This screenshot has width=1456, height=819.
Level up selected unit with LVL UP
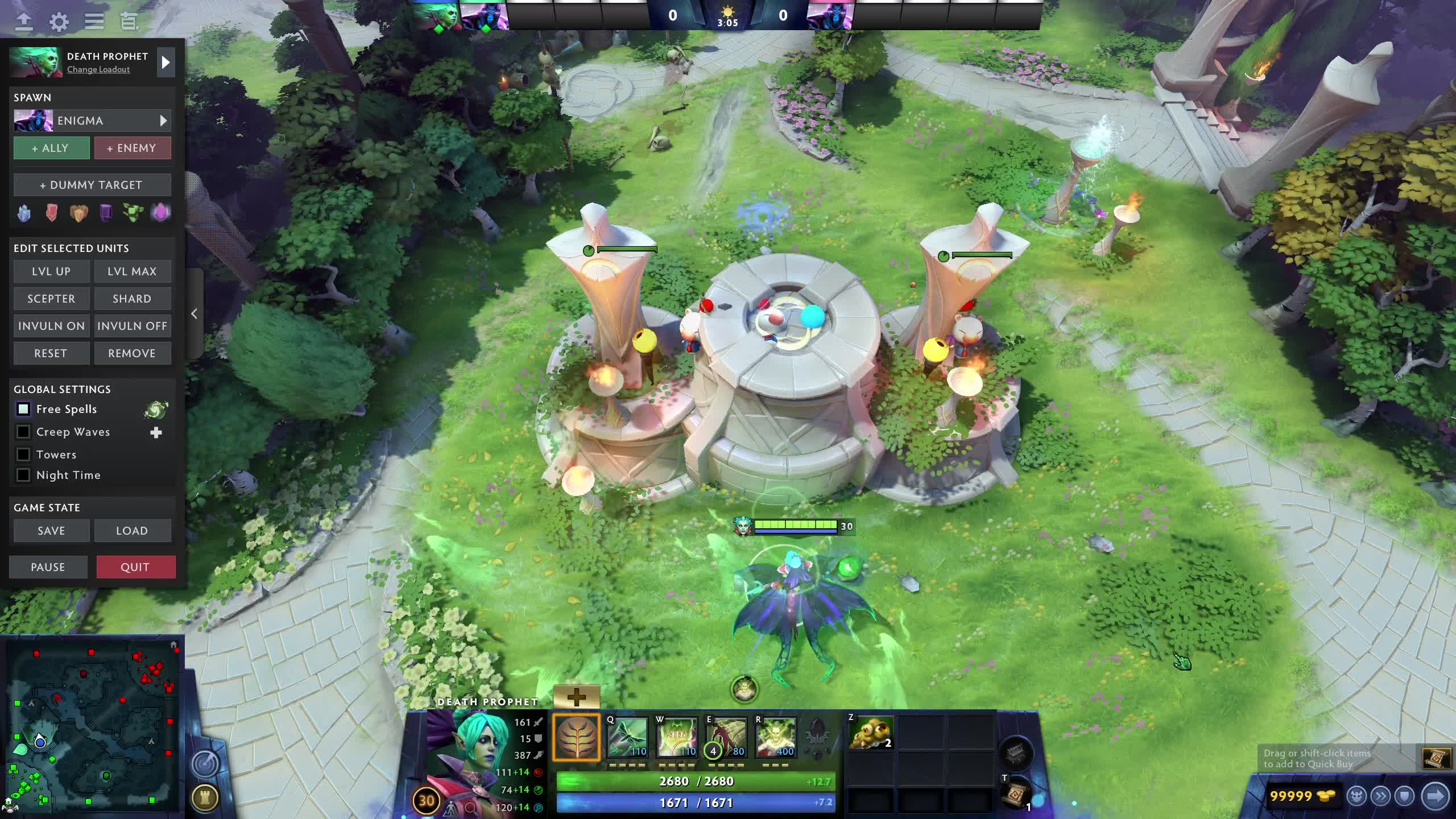click(51, 271)
